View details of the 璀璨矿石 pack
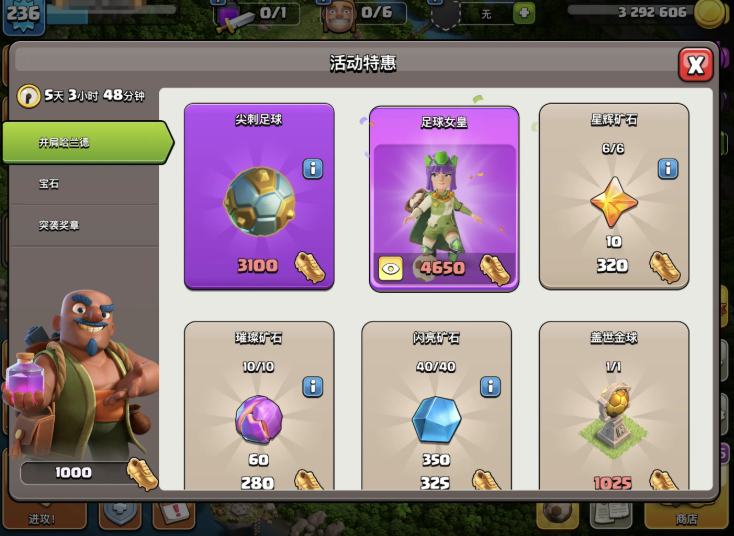Image resolution: width=734 pixels, height=536 pixels. [x=313, y=386]
